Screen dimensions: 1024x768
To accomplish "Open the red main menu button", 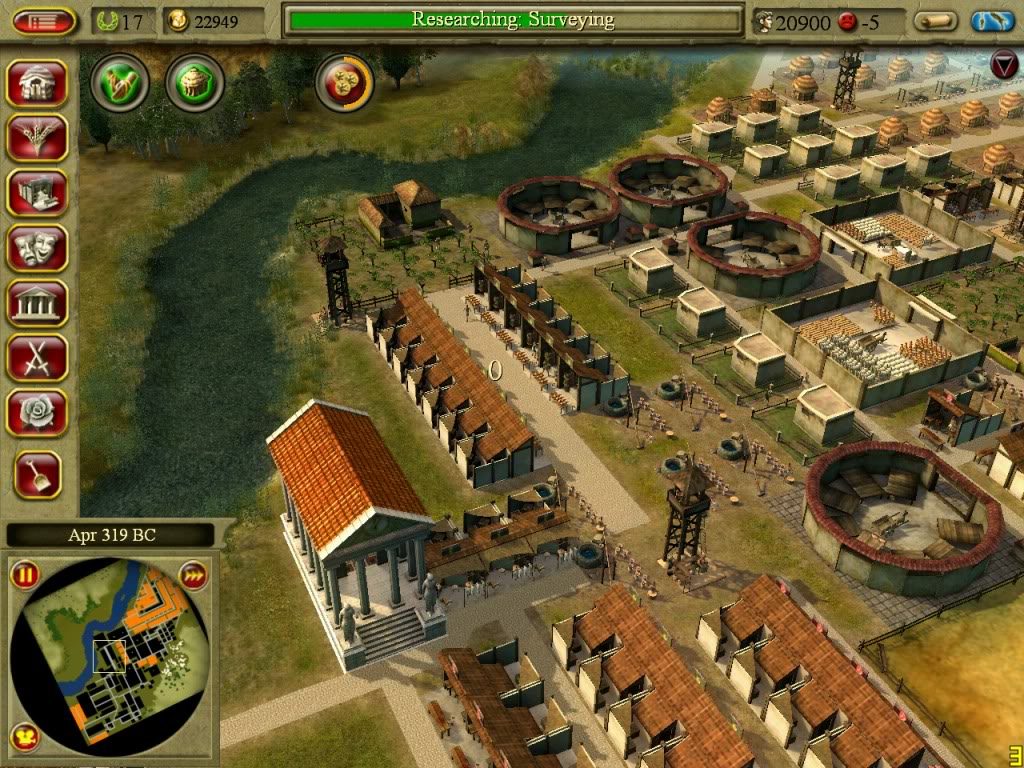I will click(x=45, y=21).
